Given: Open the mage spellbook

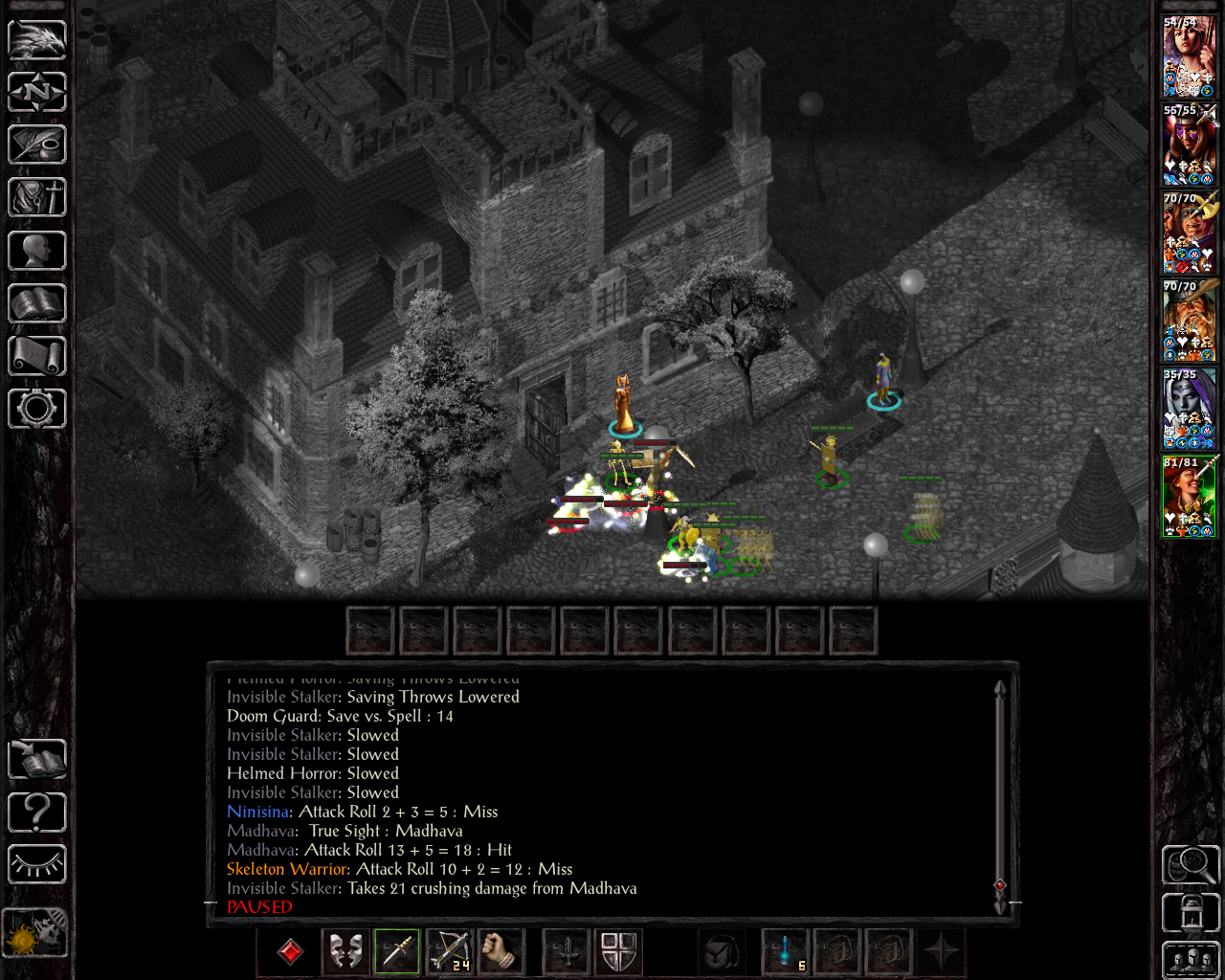Looking at the screenshot, I should [37, 303].
